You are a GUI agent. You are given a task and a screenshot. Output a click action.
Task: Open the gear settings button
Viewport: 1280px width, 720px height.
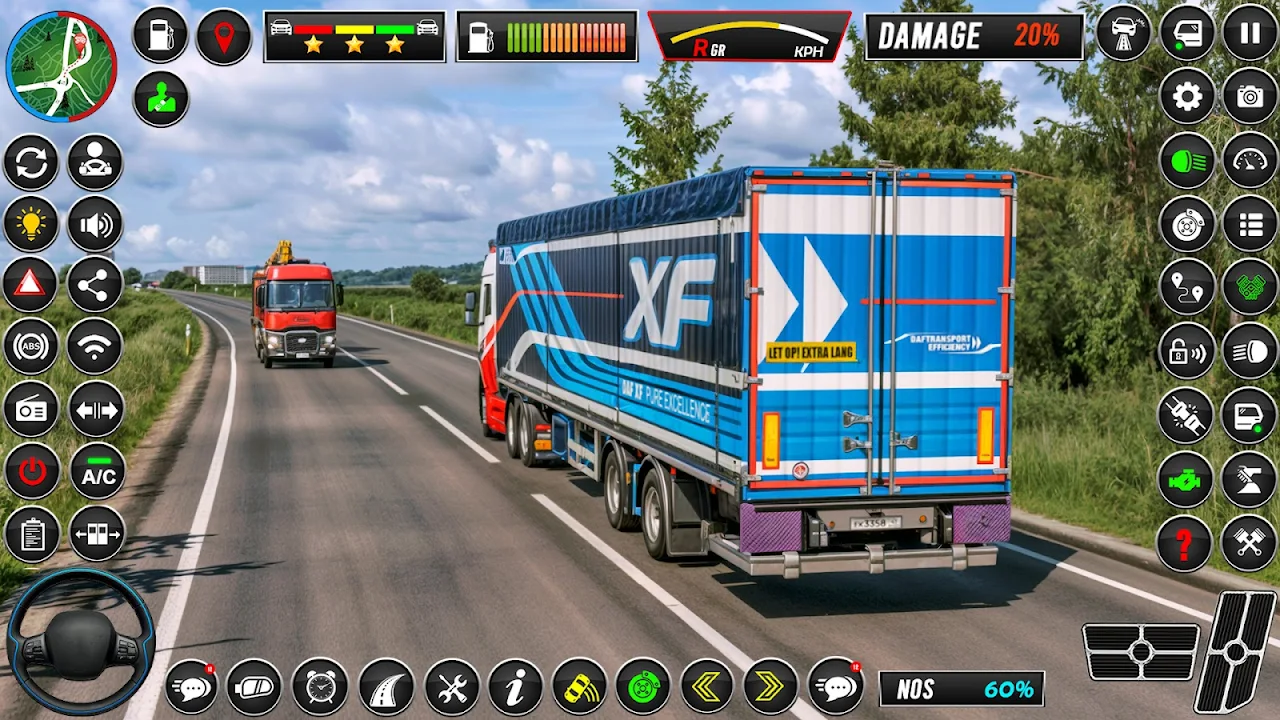pyautogui.click(x=1187, y=96)
